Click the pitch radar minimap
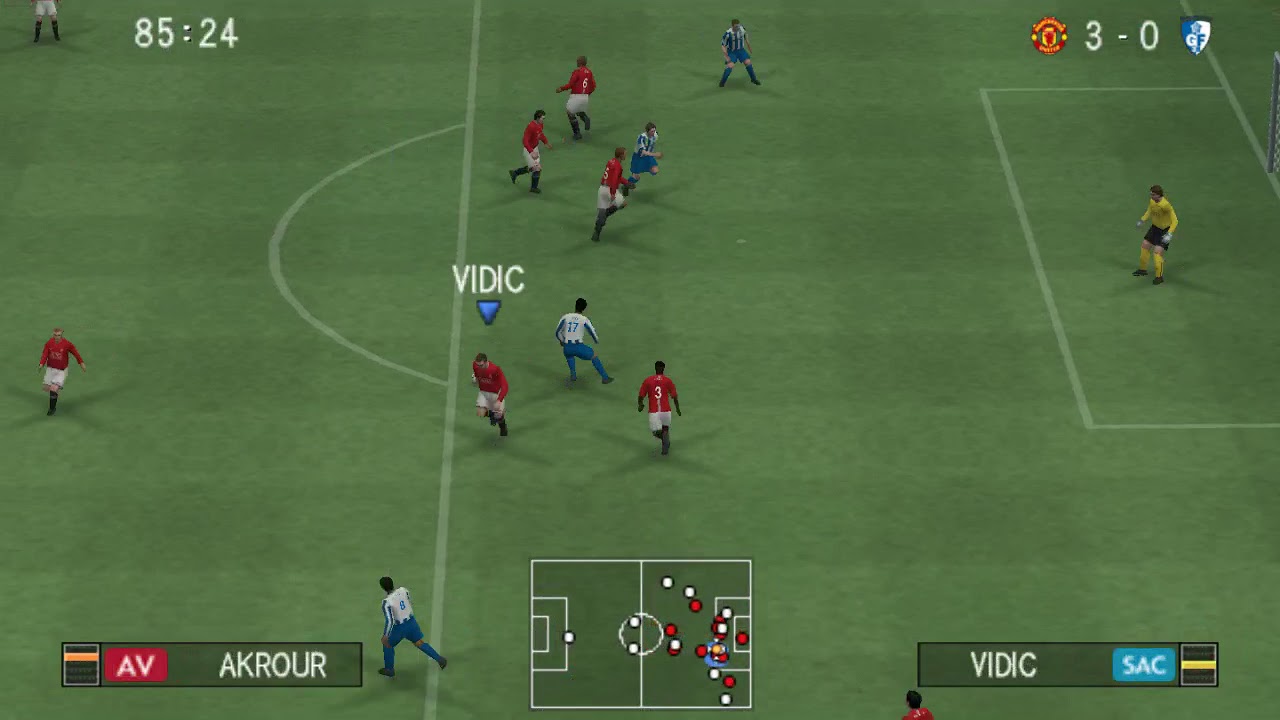 tap(640, 633)
